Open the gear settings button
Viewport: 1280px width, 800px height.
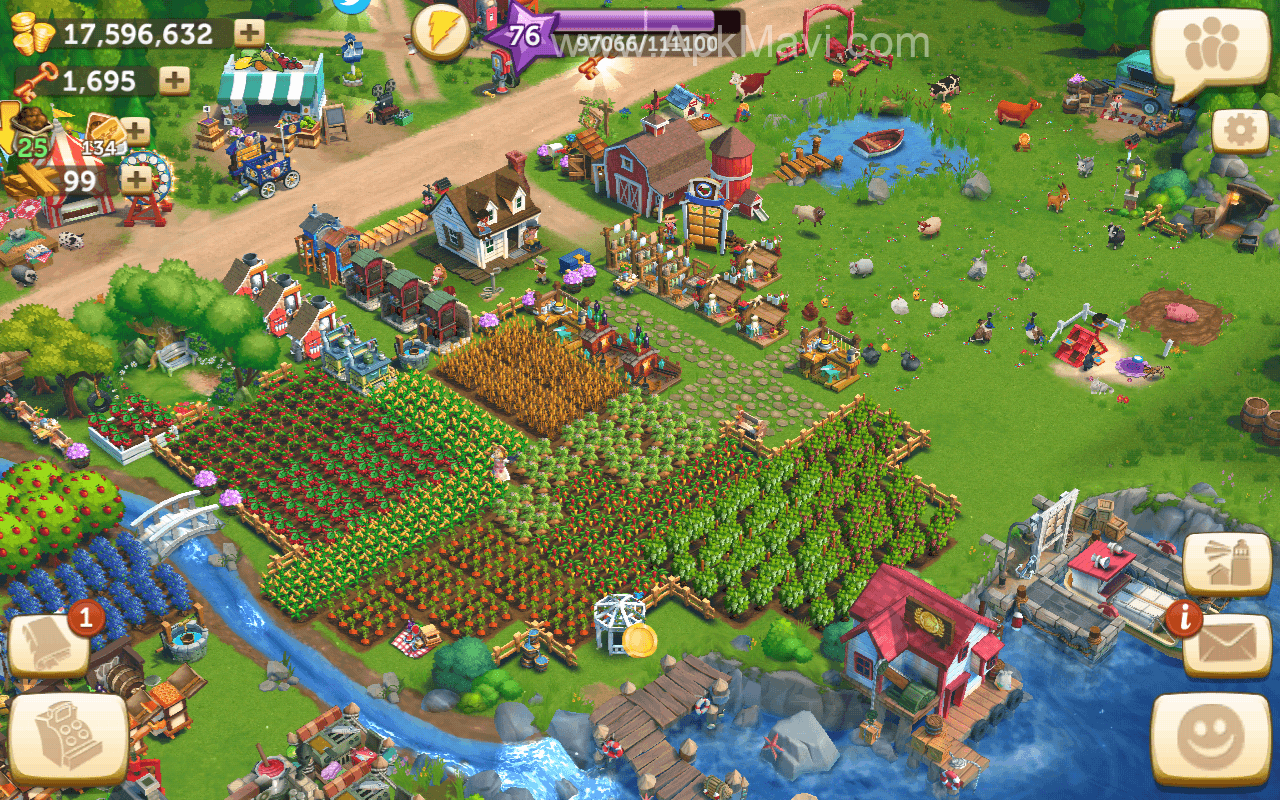pyautogui.click(x=1240, y=133)
